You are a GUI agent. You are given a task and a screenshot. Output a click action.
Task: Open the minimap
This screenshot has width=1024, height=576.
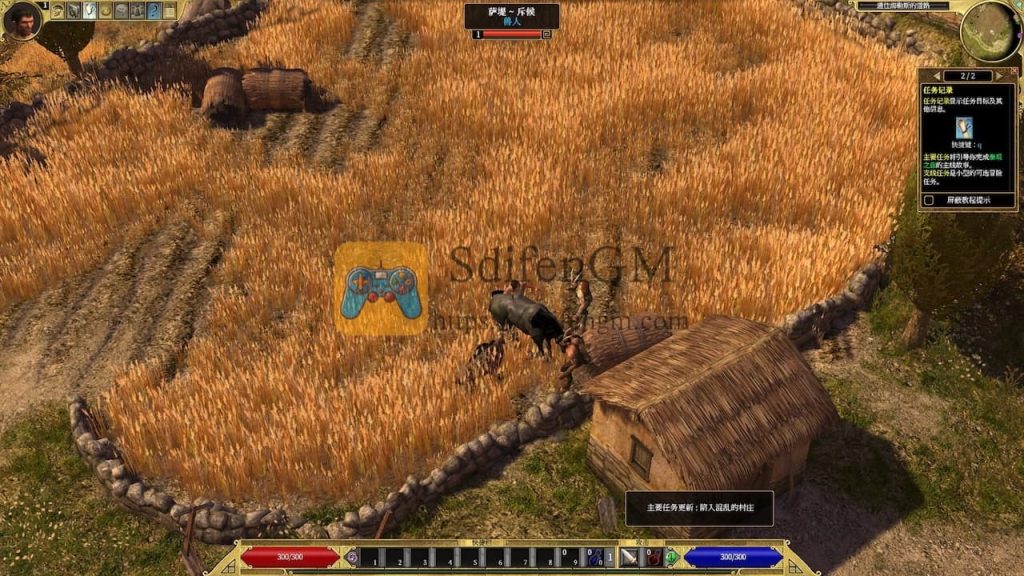click(x=990, y=31)
